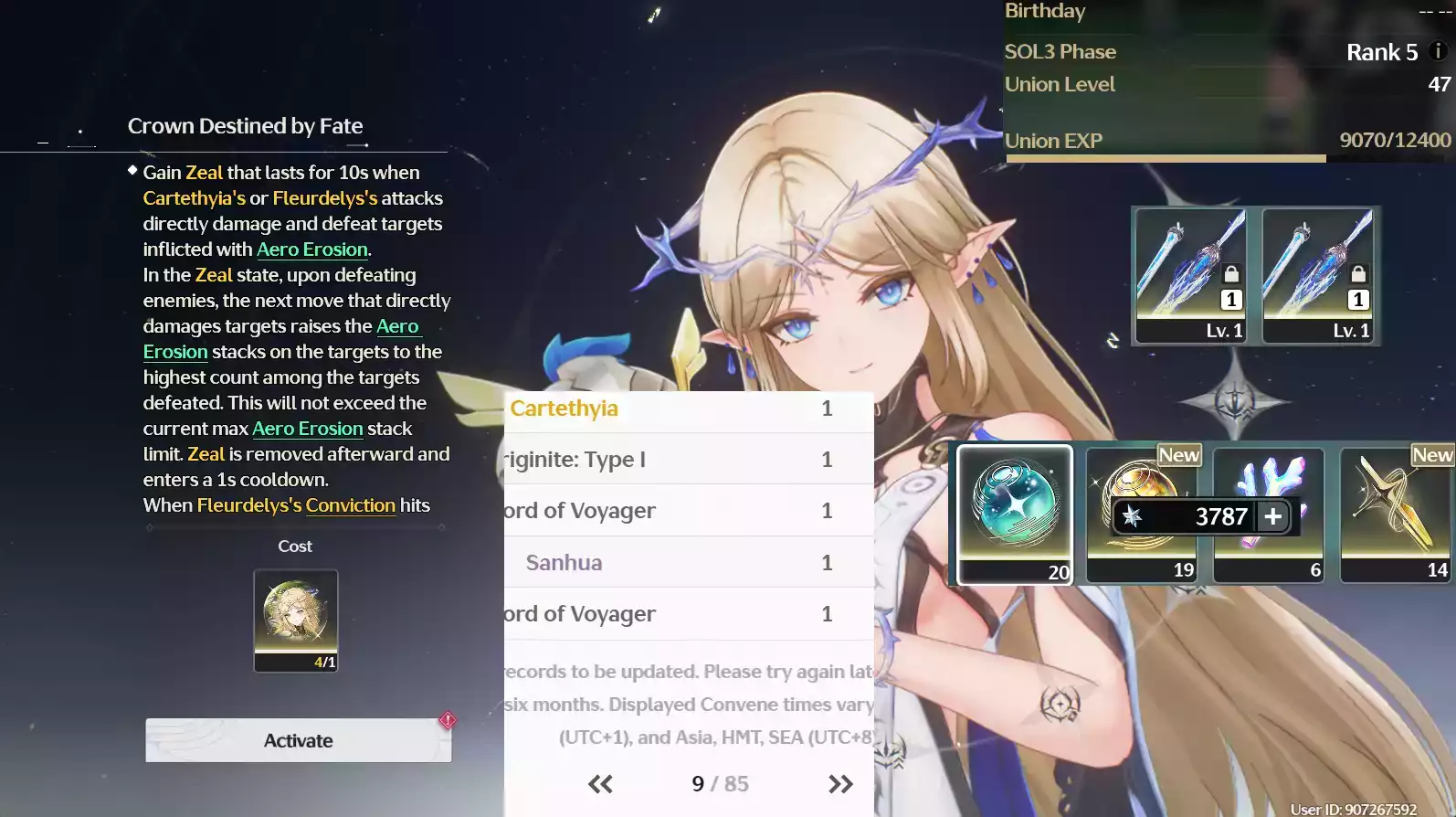
Task: Select the teal orb item with count 20
Action: coord(1015,514)
